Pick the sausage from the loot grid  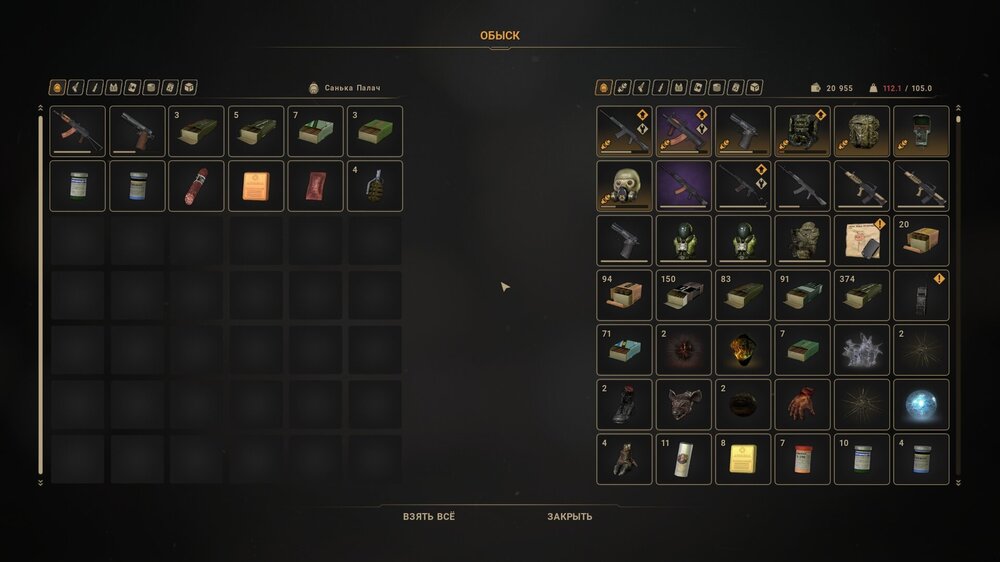tap(196, 186)
